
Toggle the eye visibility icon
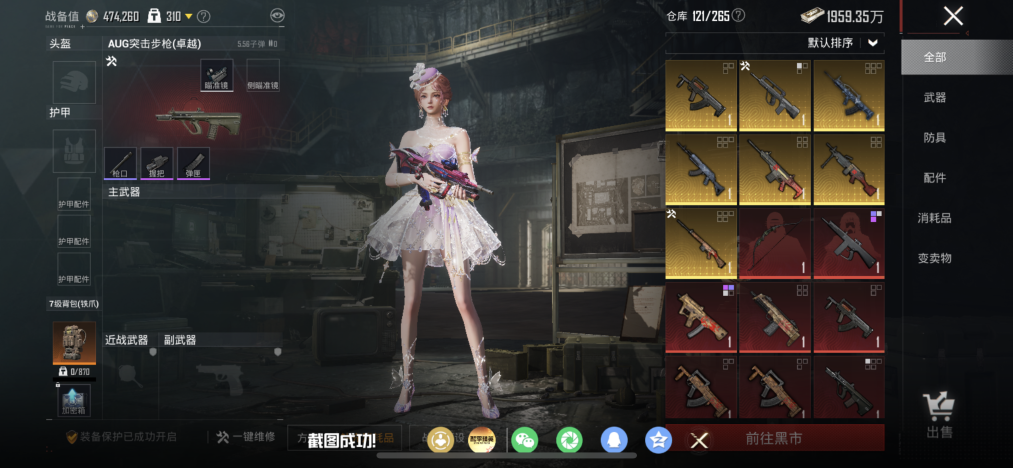click(x=278, y=16)
